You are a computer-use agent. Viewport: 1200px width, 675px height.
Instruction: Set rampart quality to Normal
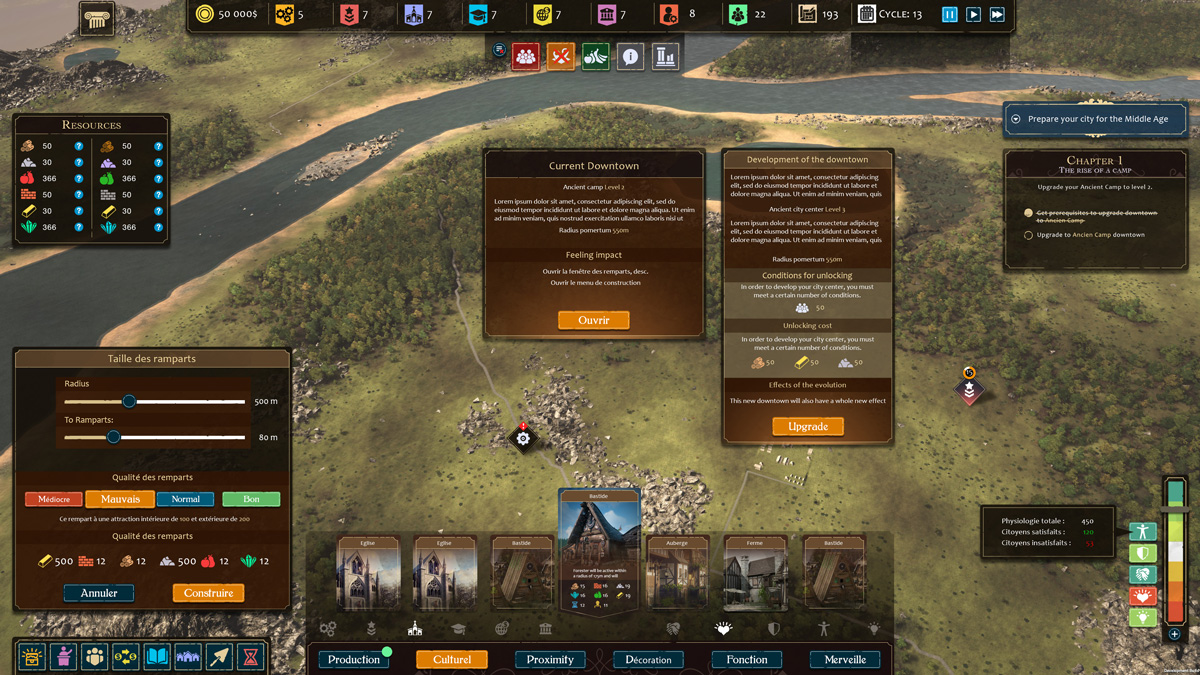185,499
